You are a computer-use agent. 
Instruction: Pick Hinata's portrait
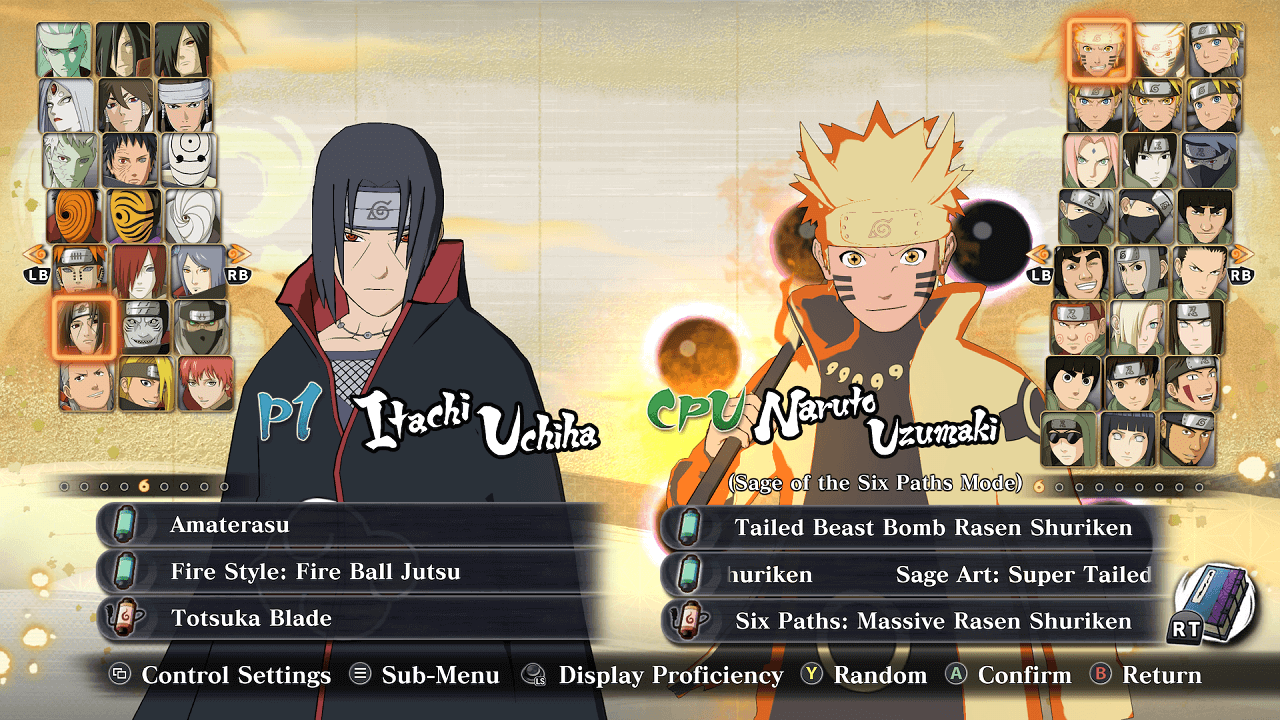tap(1128, 439)
